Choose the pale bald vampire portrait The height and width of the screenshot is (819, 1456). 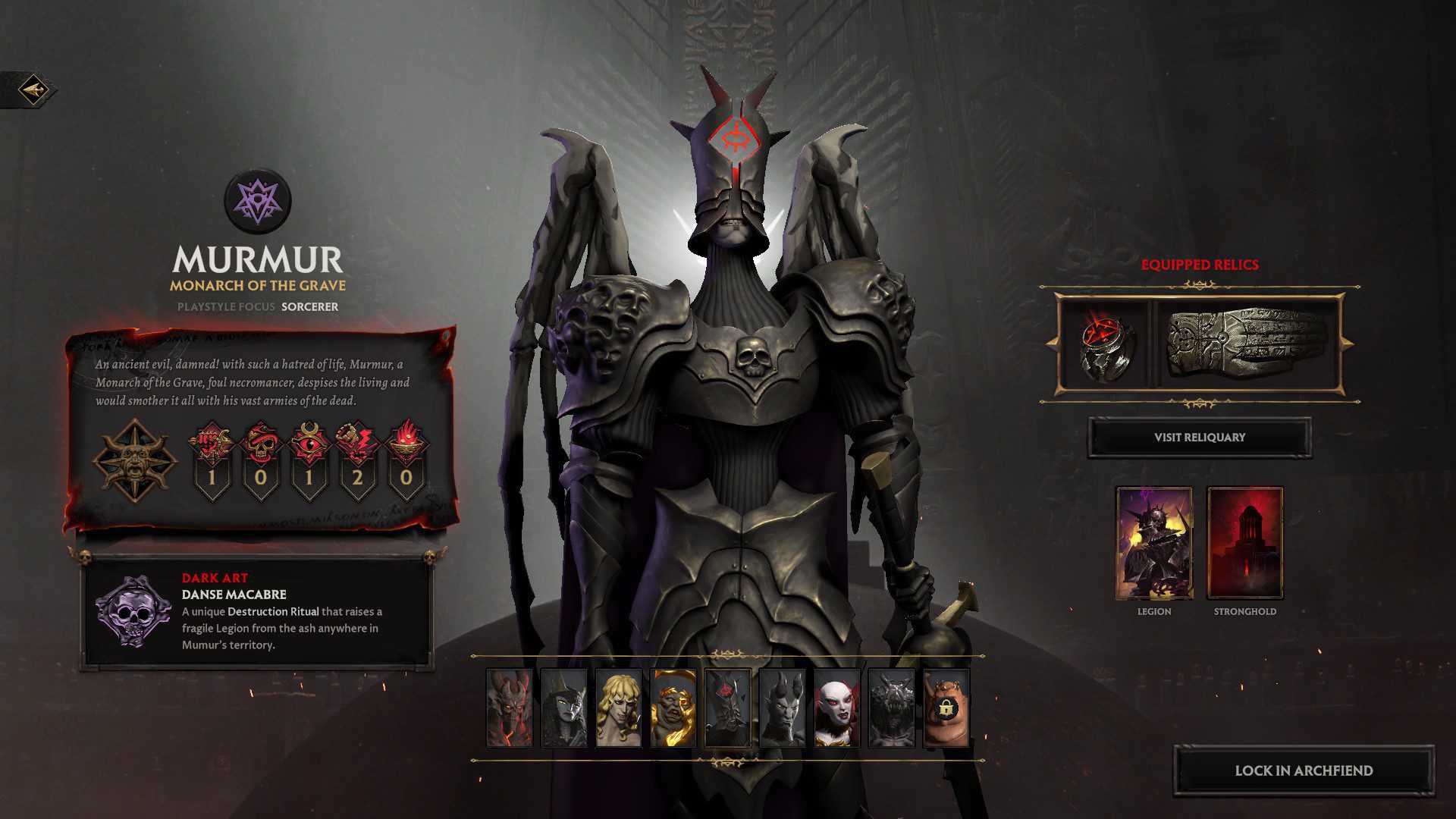pos(836,708)
